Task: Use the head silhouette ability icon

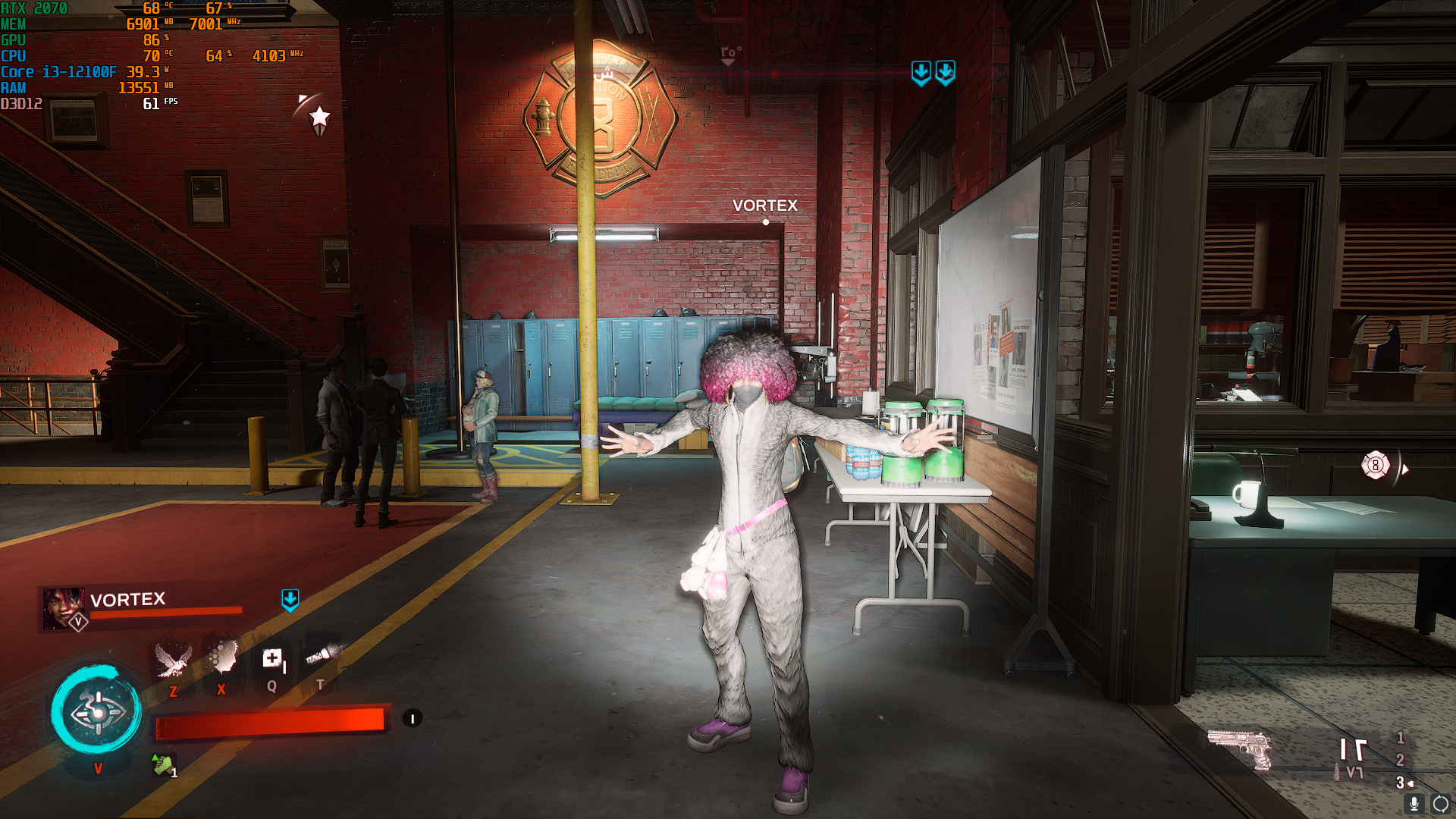Action: click(x=221, y=657)
